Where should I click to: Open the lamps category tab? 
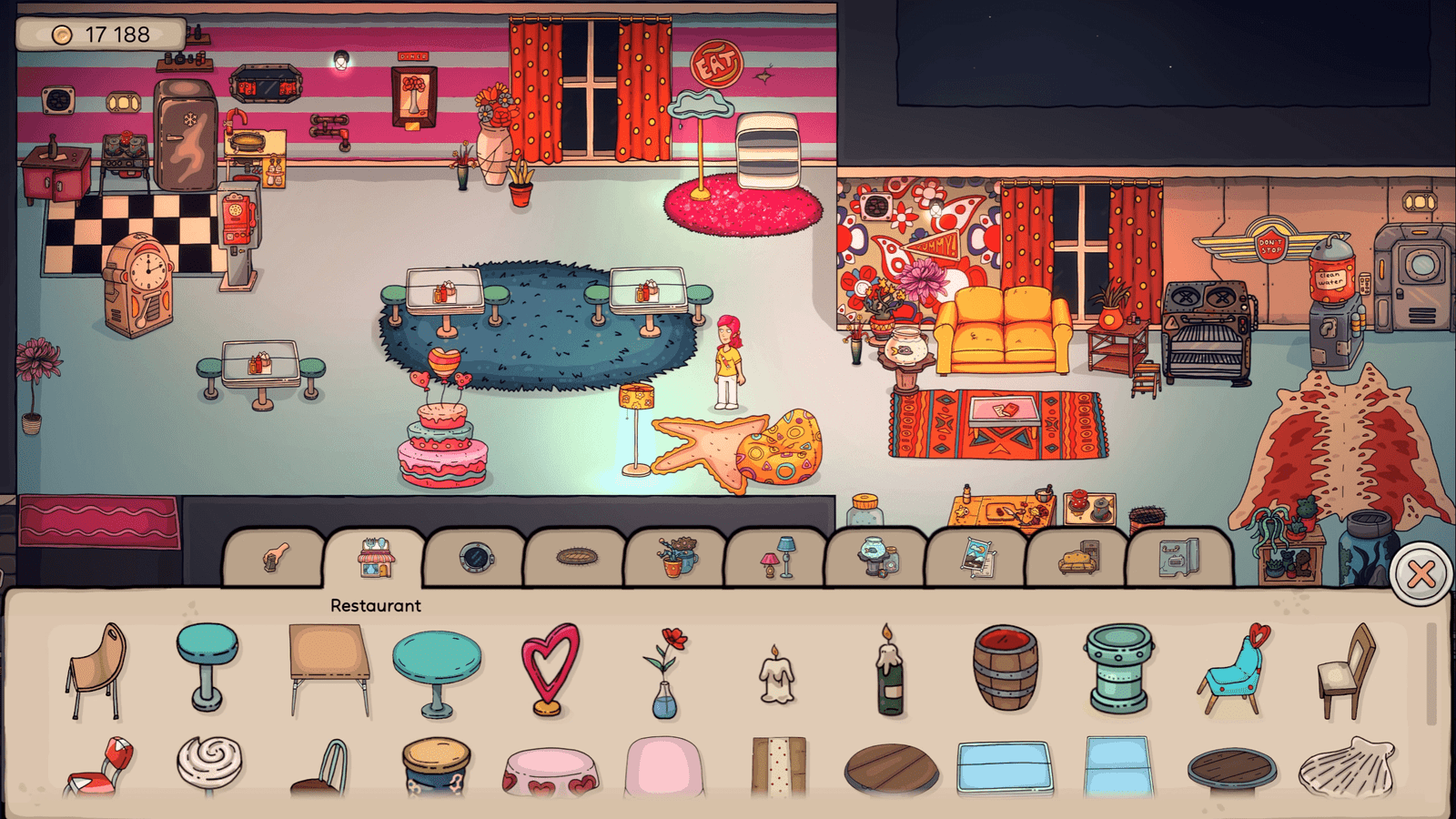(x=776, y=557)
